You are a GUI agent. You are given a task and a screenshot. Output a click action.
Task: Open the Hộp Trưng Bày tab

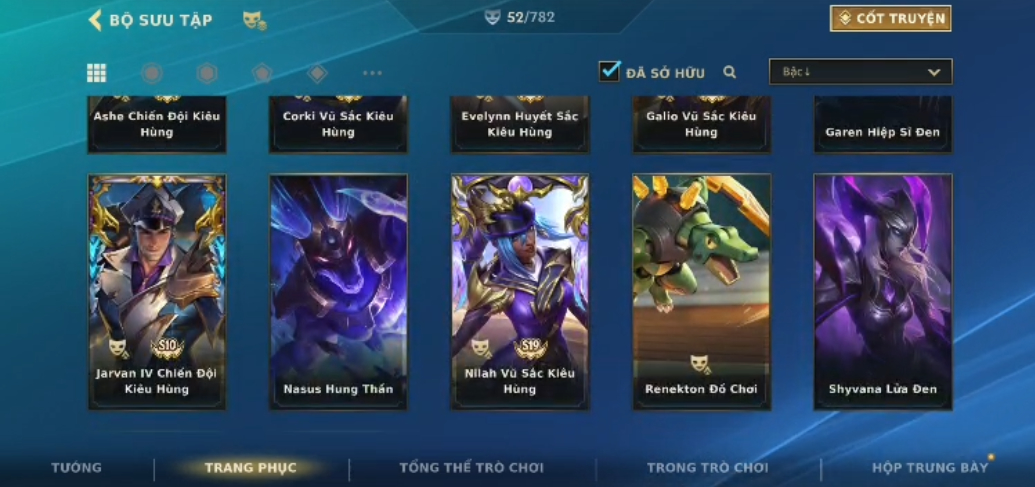pyautogui.click(x=930, y=468)
